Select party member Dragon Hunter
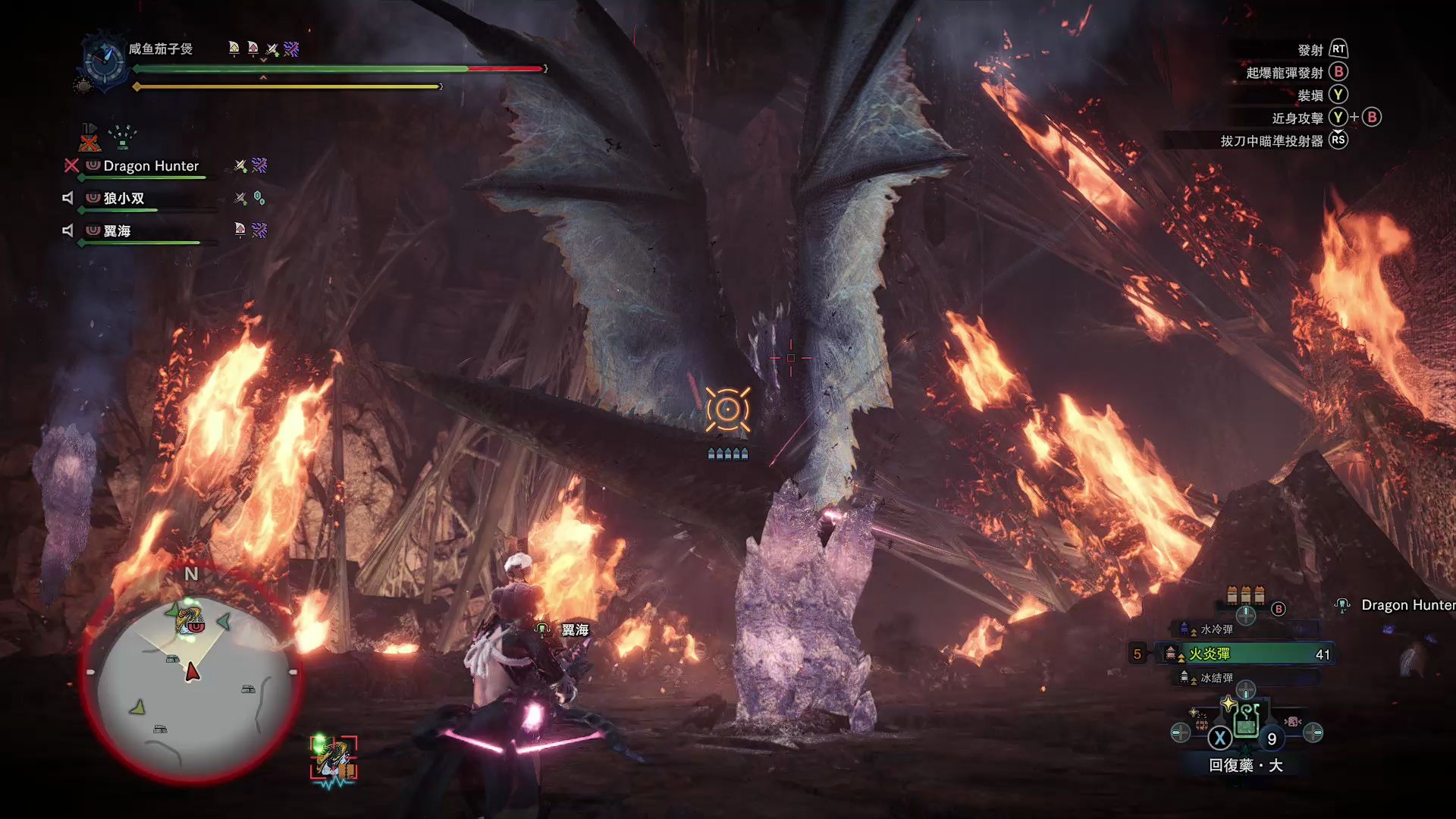This screenshot has height=819, width=1456. [151, 166]
